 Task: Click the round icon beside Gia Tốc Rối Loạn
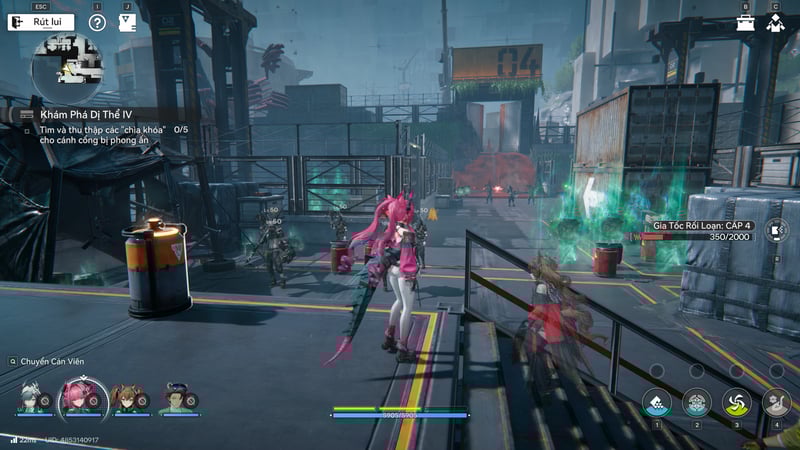point(777,231)
